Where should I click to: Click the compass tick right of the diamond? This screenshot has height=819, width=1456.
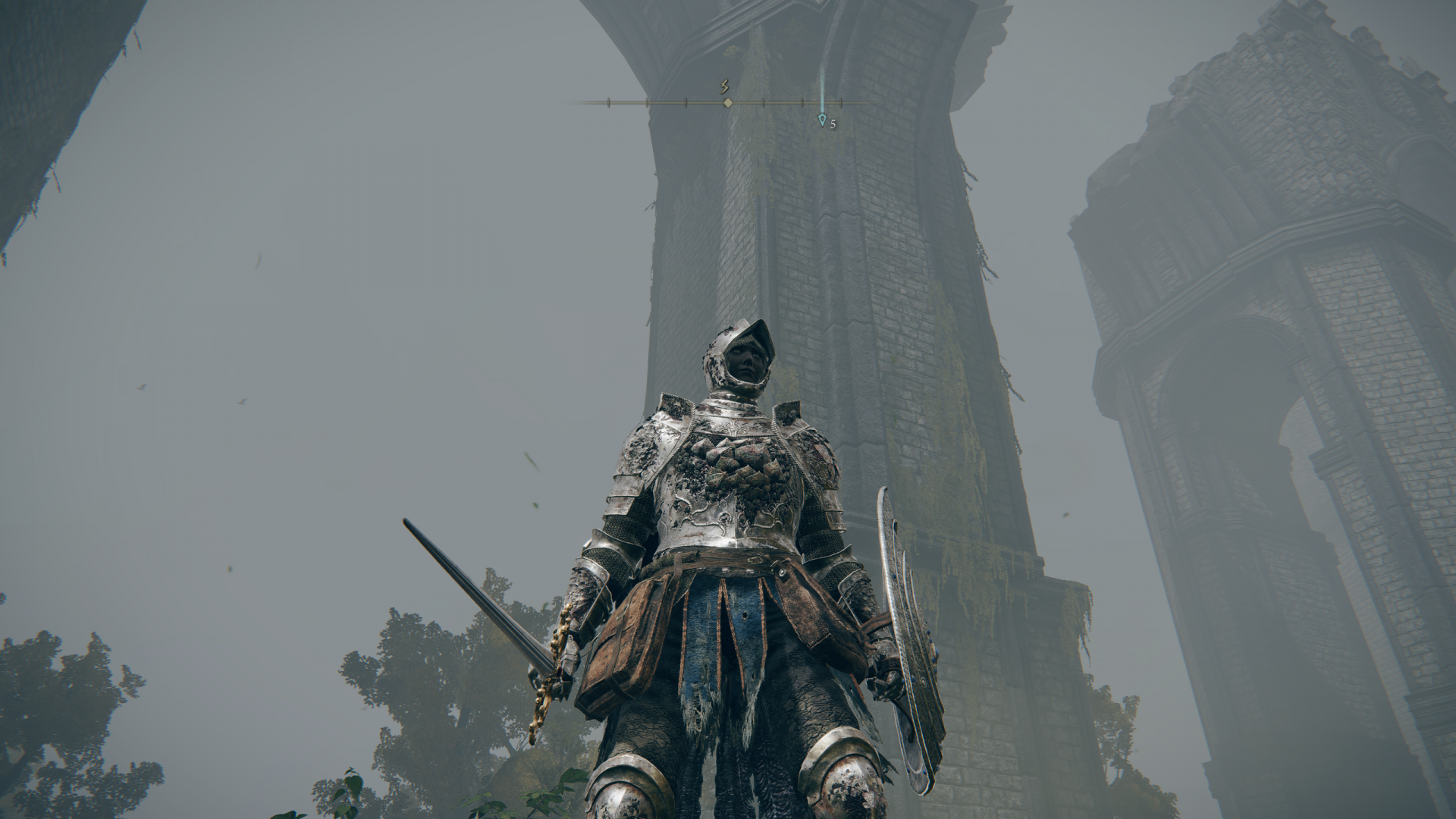pyautogui.click(x=764, y=102)
